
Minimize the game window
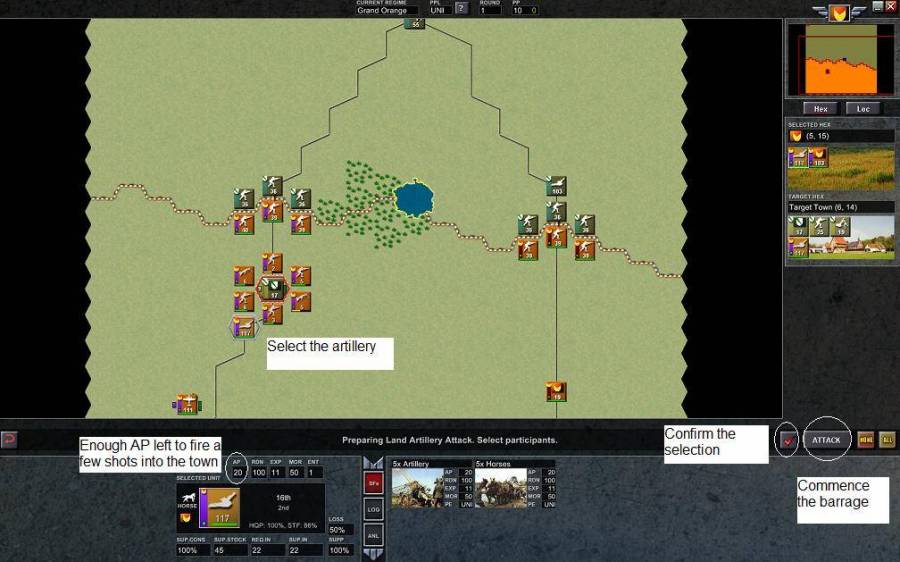click(877, 6)
